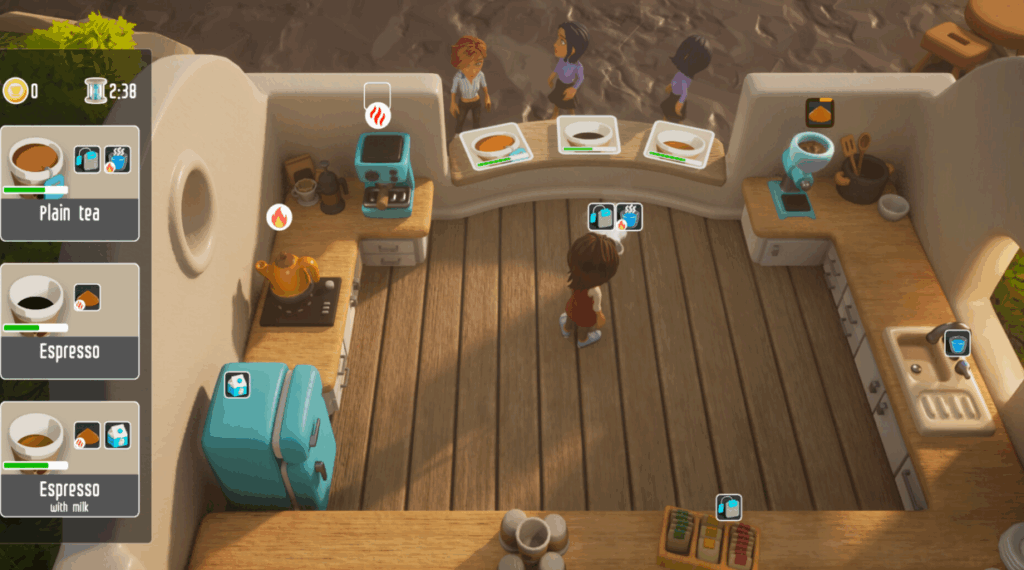Click the heat icon above the espresso machine
Image resolution: width=1024 pixels, height=570 pixels.
click(377, 116)
